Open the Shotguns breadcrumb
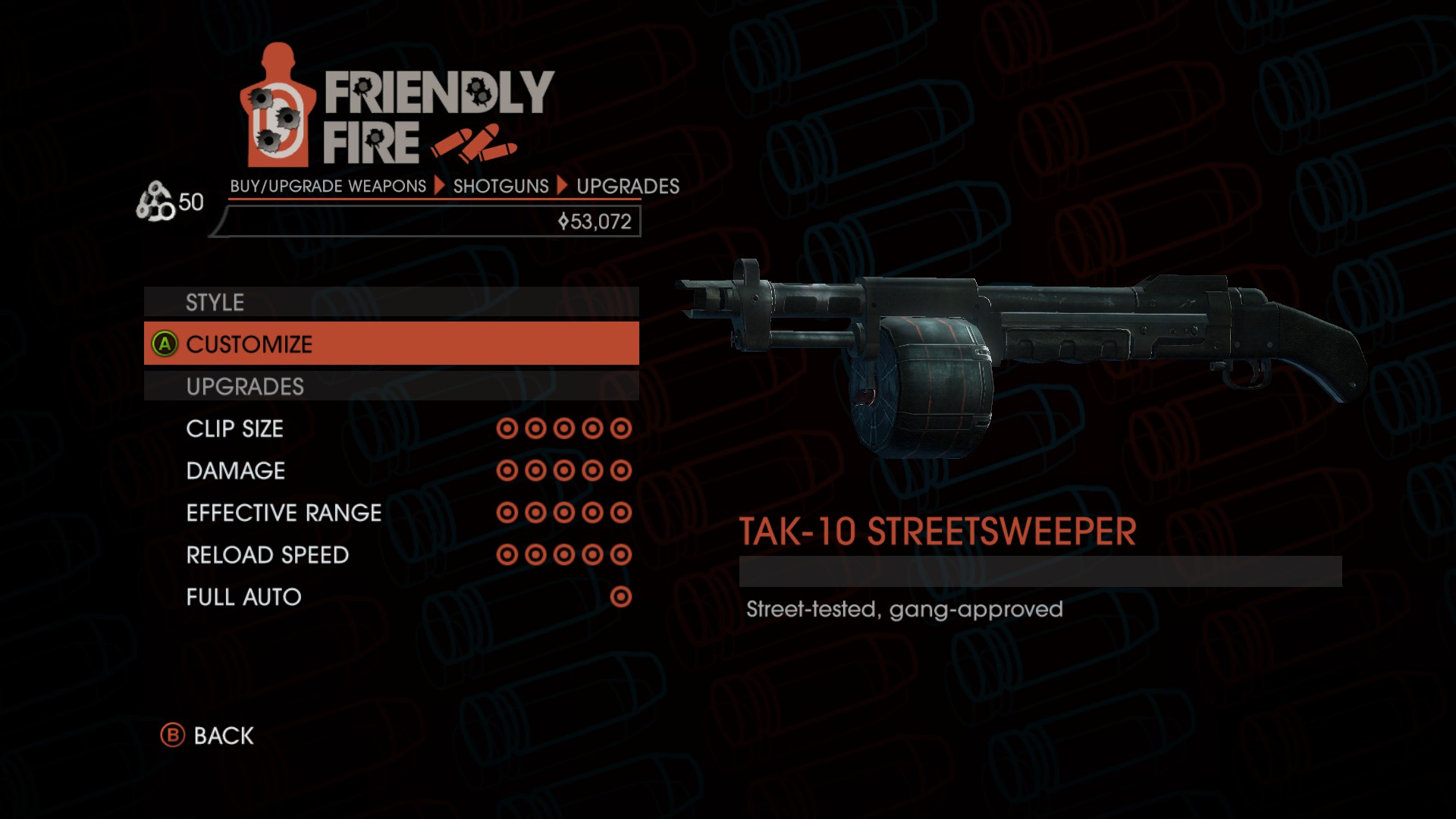Screen dimensions: 1456x819 [500, 187]
